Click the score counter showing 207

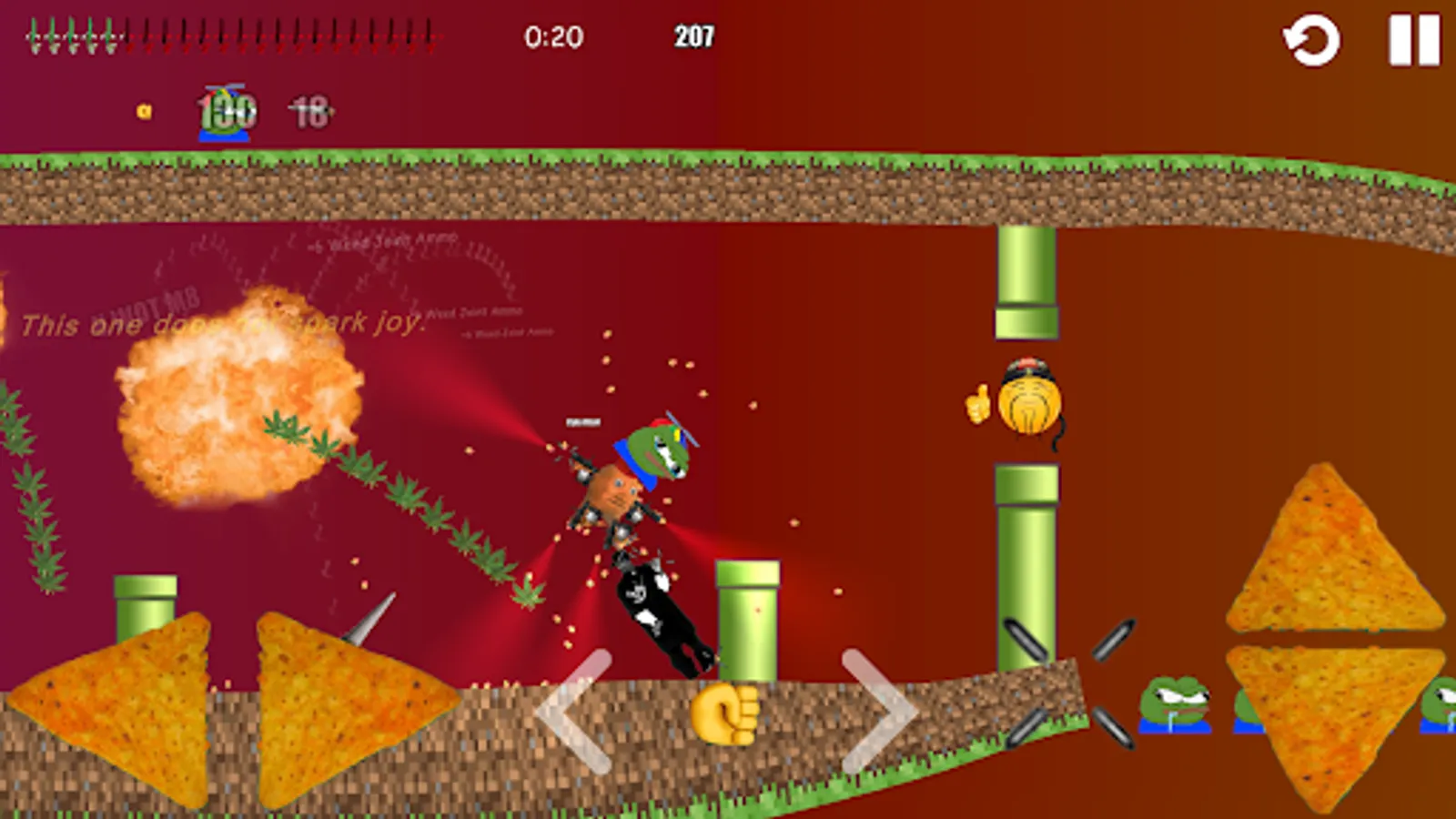pyautogui.click(x=695, y=37)
